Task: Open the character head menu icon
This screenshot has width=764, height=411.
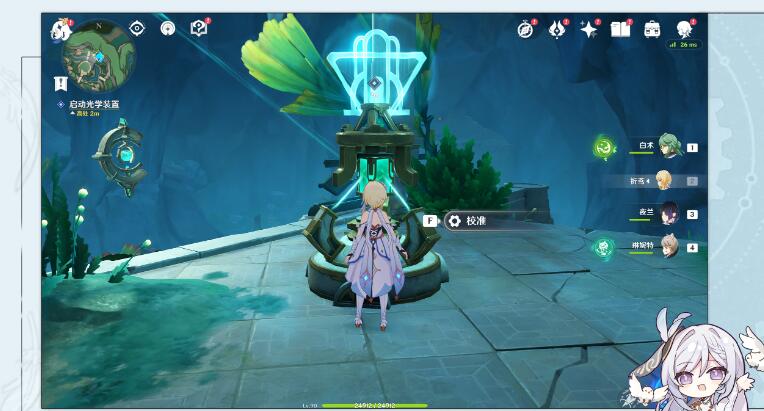Action: pos(685,29)
